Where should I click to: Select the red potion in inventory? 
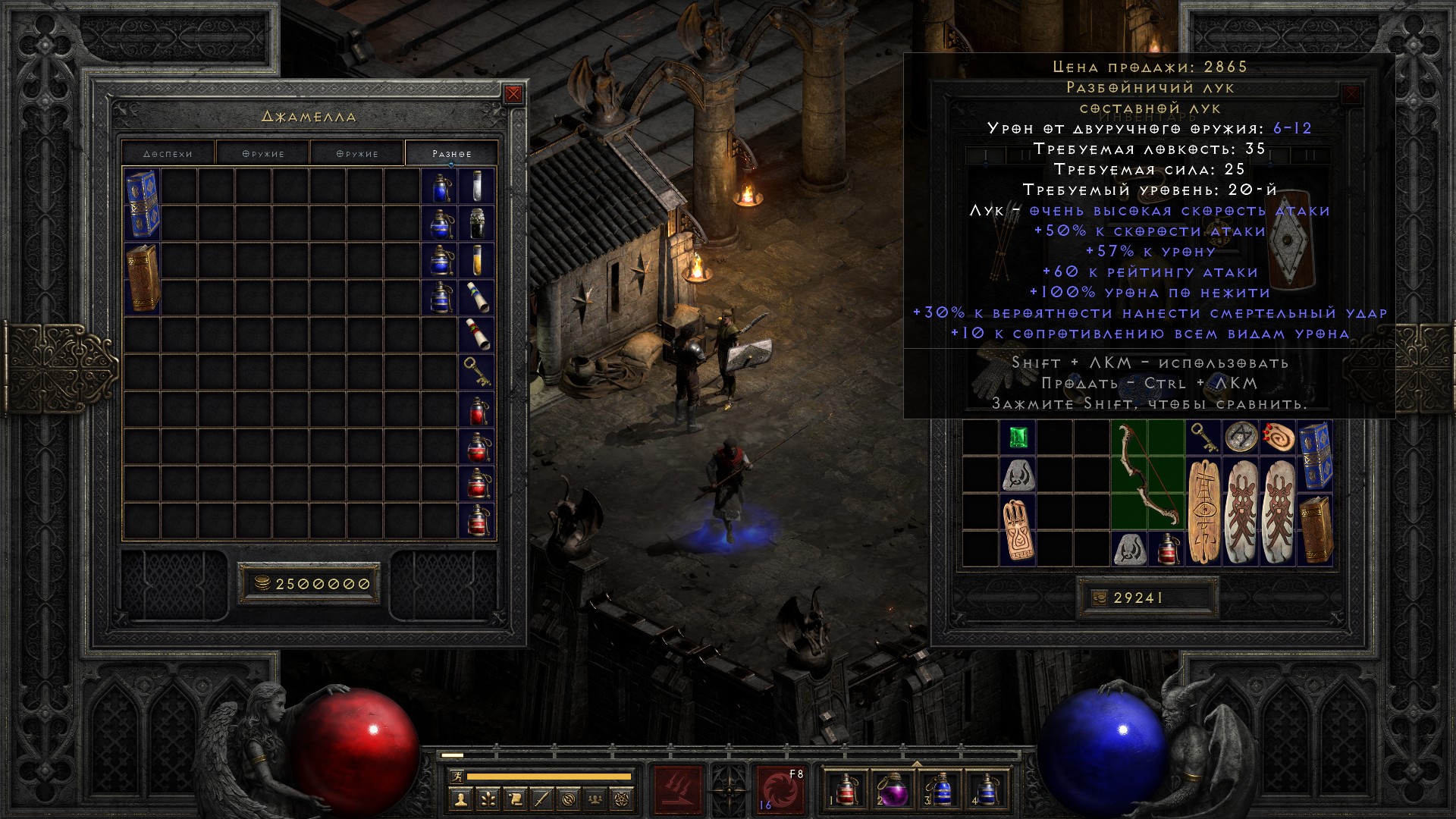click(x=1166, y=548)
